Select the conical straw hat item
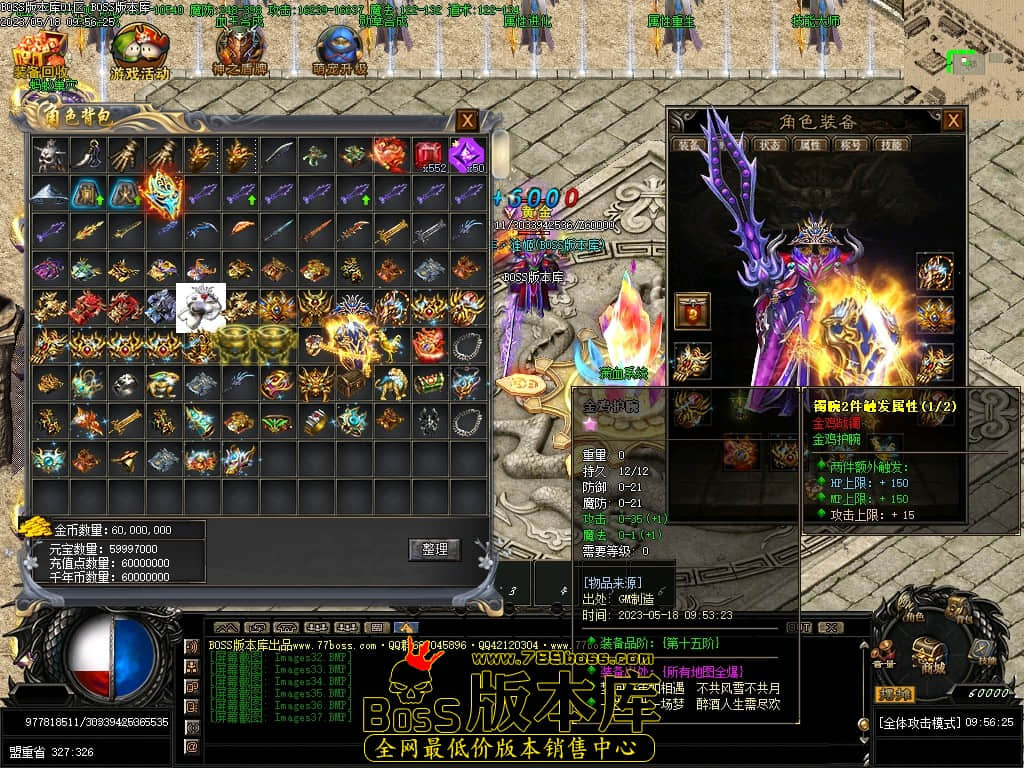Viewport: 1024px width, 768px height. coord(48,193)
